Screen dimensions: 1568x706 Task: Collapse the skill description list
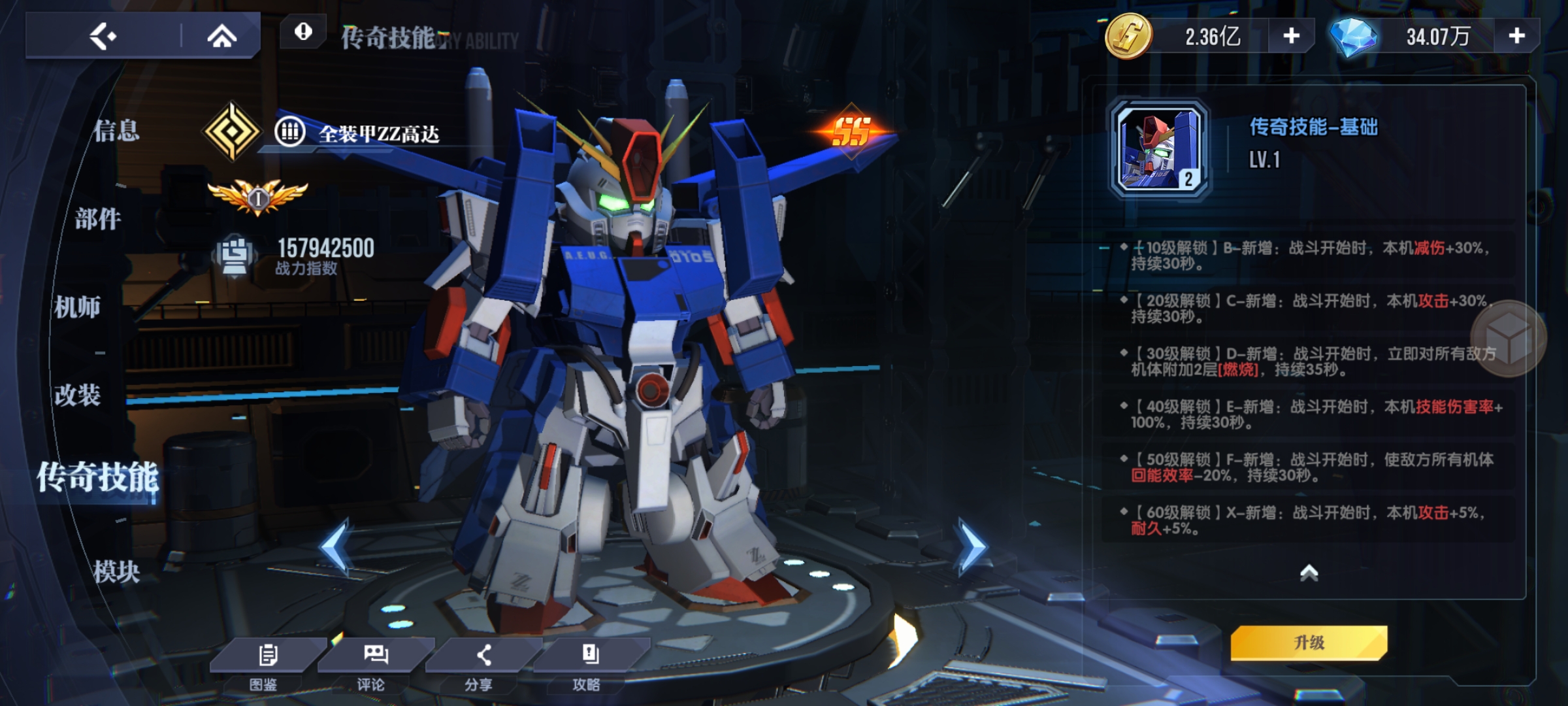click(1309, 573)
